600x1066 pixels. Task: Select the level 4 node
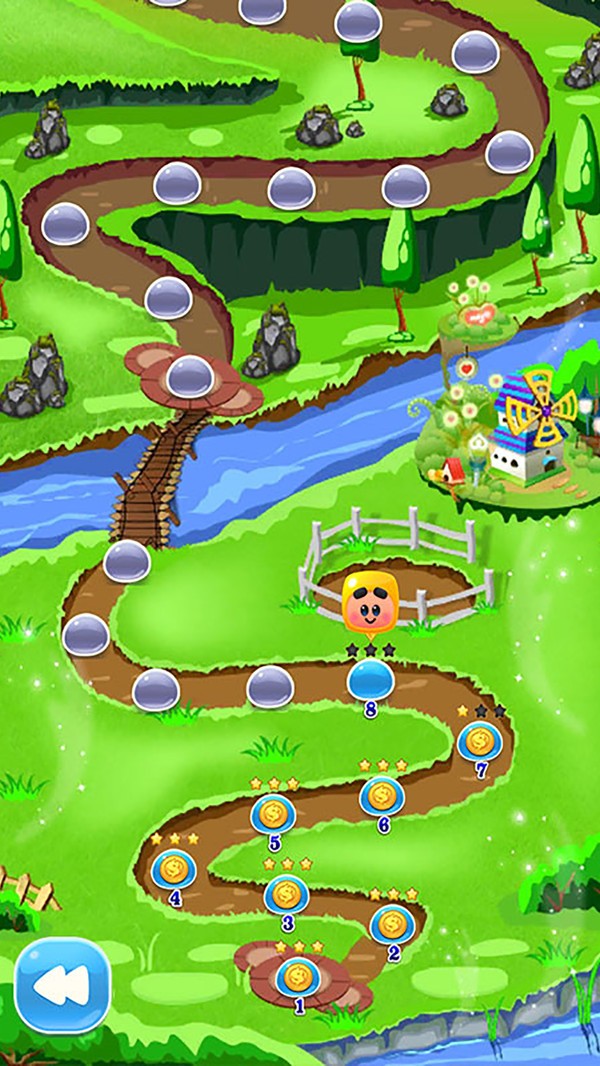point(174,868)
